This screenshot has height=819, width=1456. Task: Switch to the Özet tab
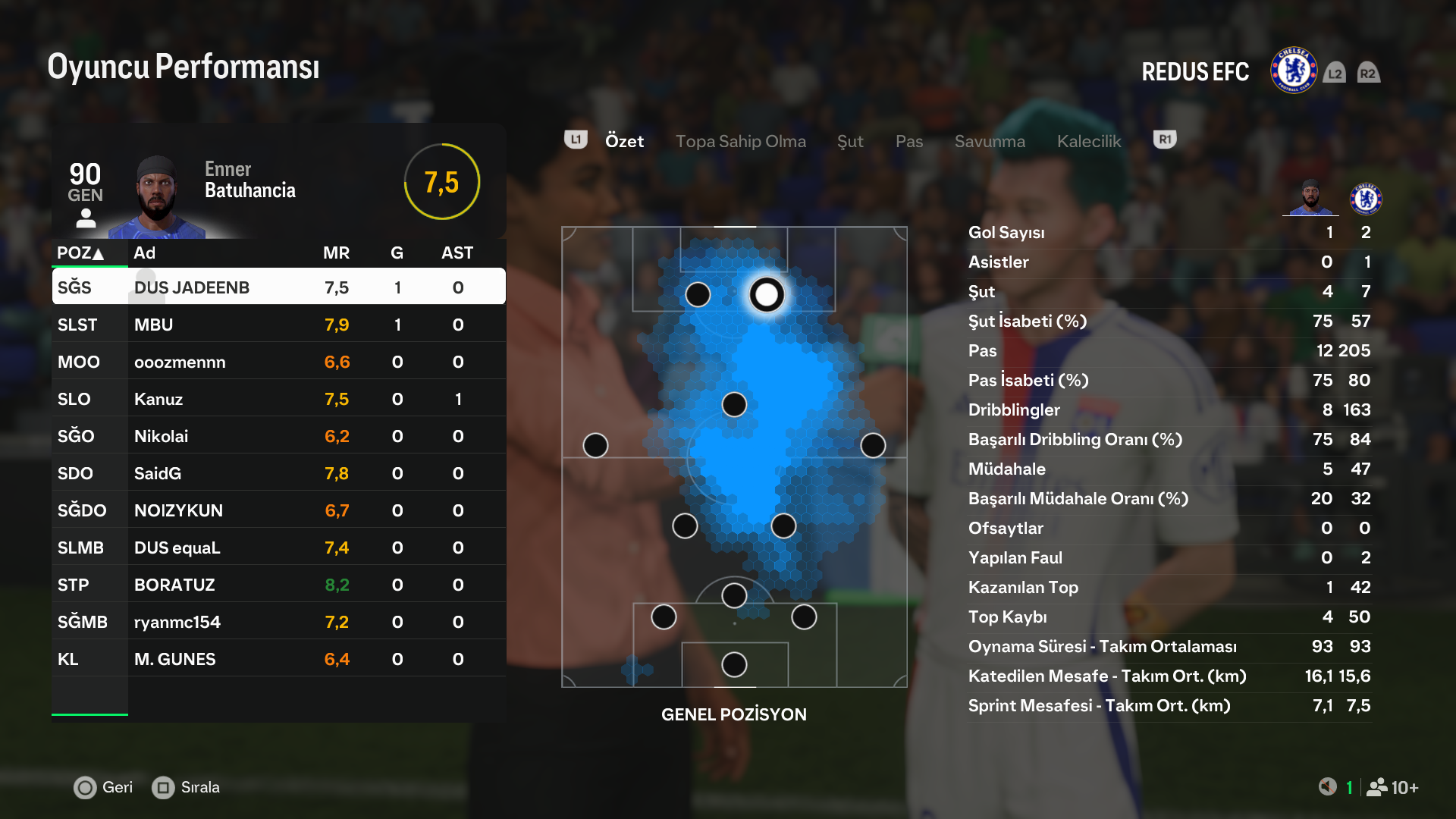click(x=624, y=141)
